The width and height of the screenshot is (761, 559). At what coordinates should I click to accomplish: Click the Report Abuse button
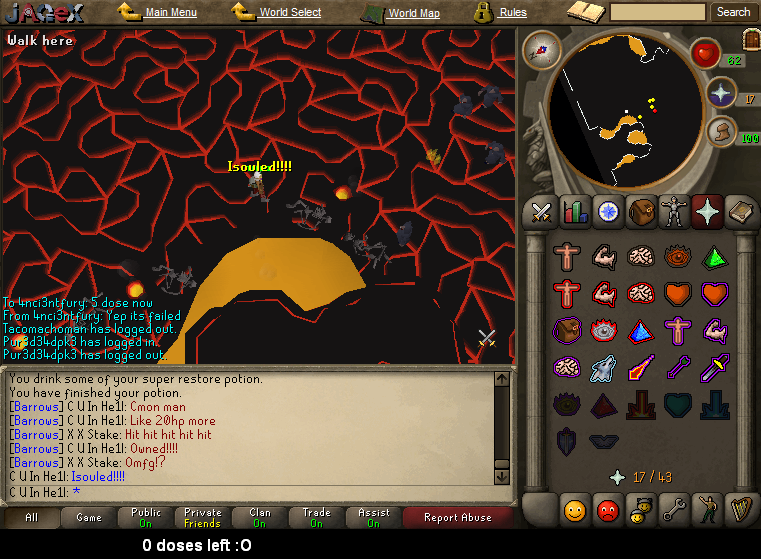[457, 517]
